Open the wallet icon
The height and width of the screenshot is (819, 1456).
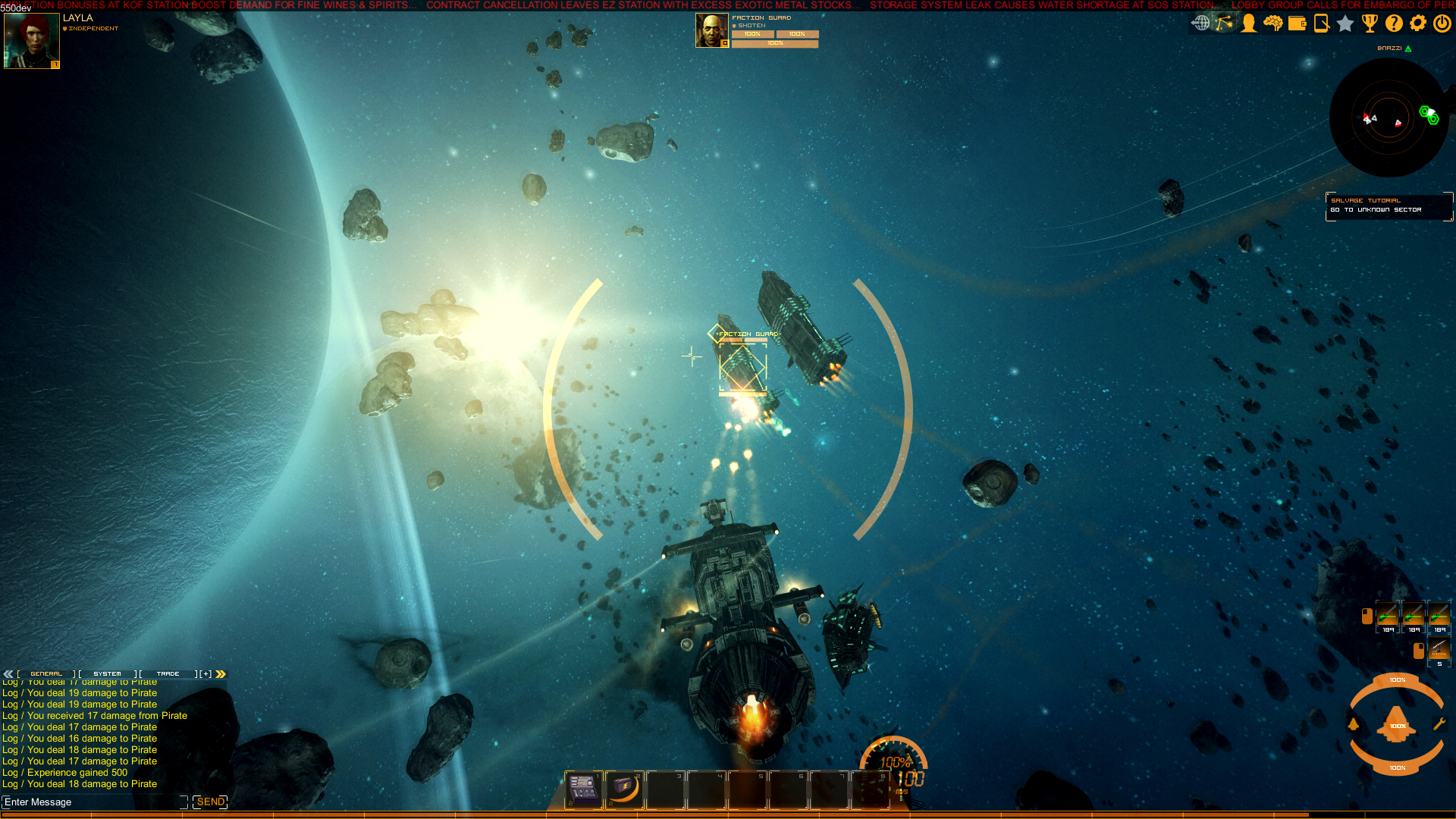1297,24
